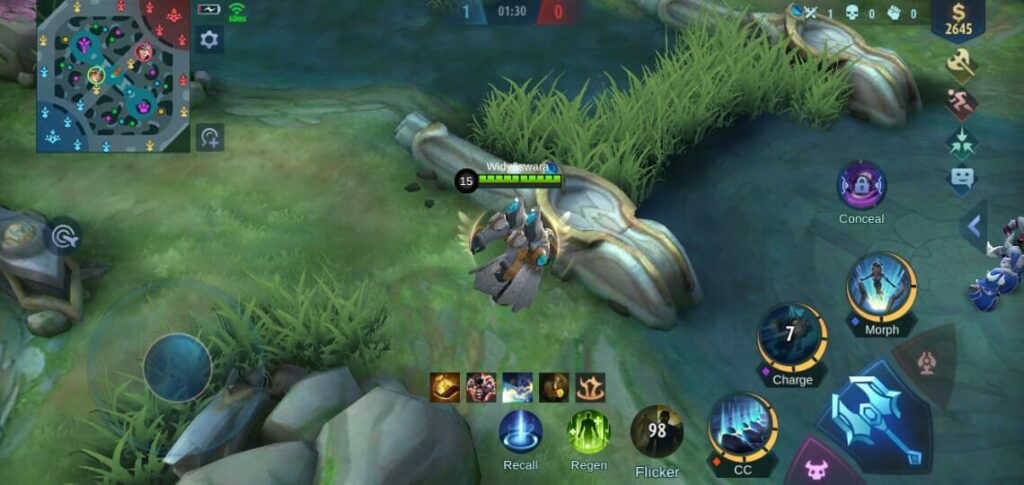Open the battlefield minimap

pyautogui.click(x=113, y=76)
